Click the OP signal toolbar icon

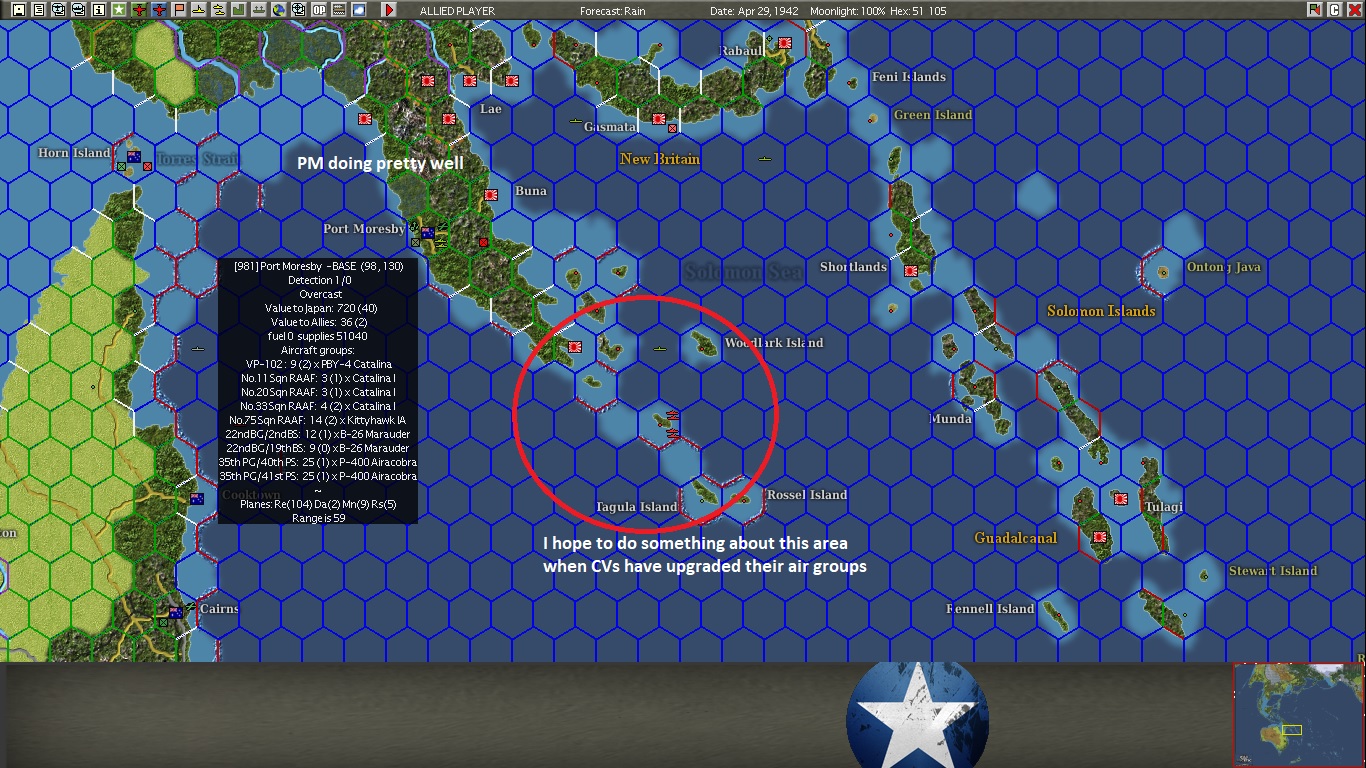(318, 10)
